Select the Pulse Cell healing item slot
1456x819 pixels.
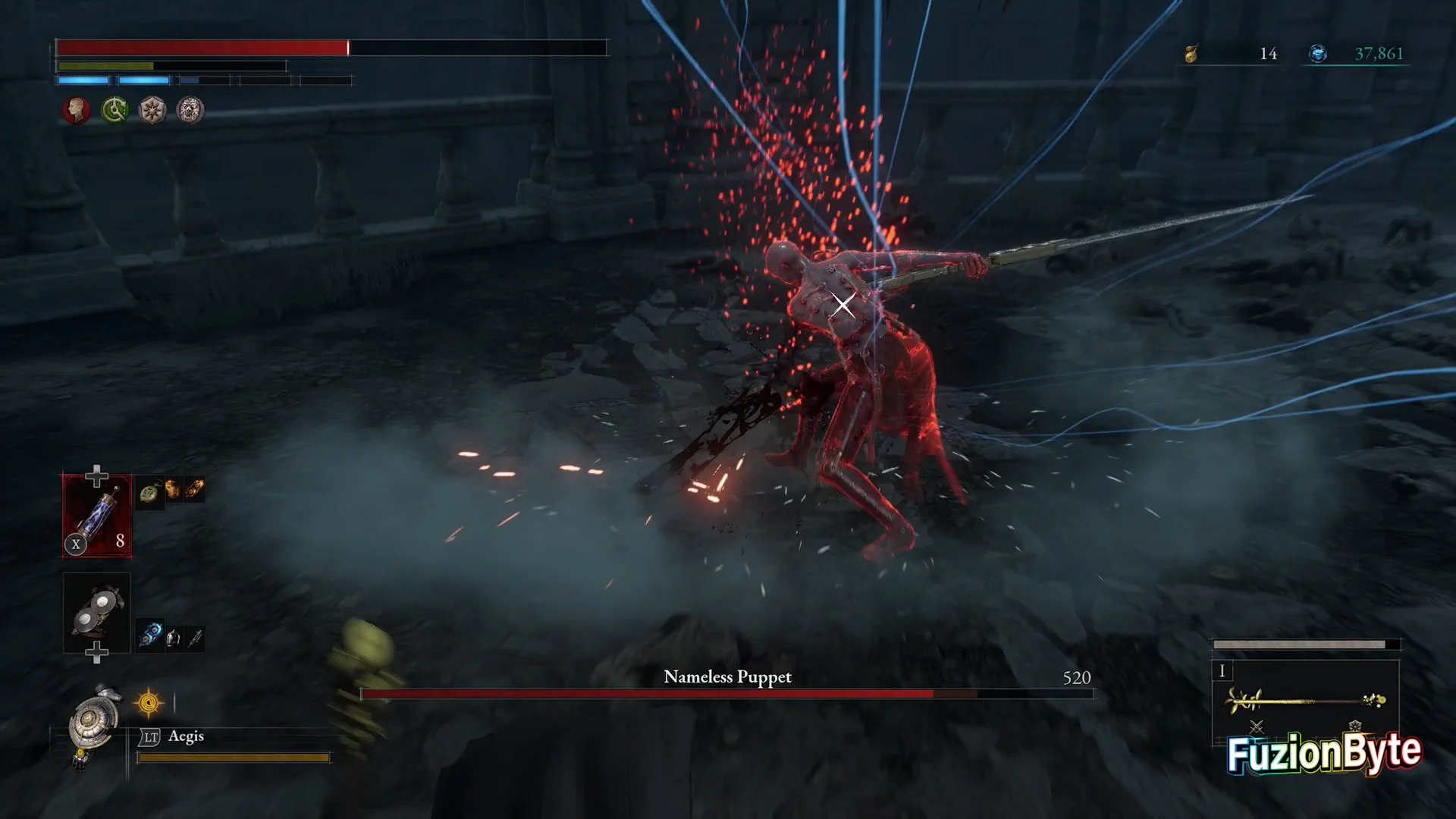[97, 516]
